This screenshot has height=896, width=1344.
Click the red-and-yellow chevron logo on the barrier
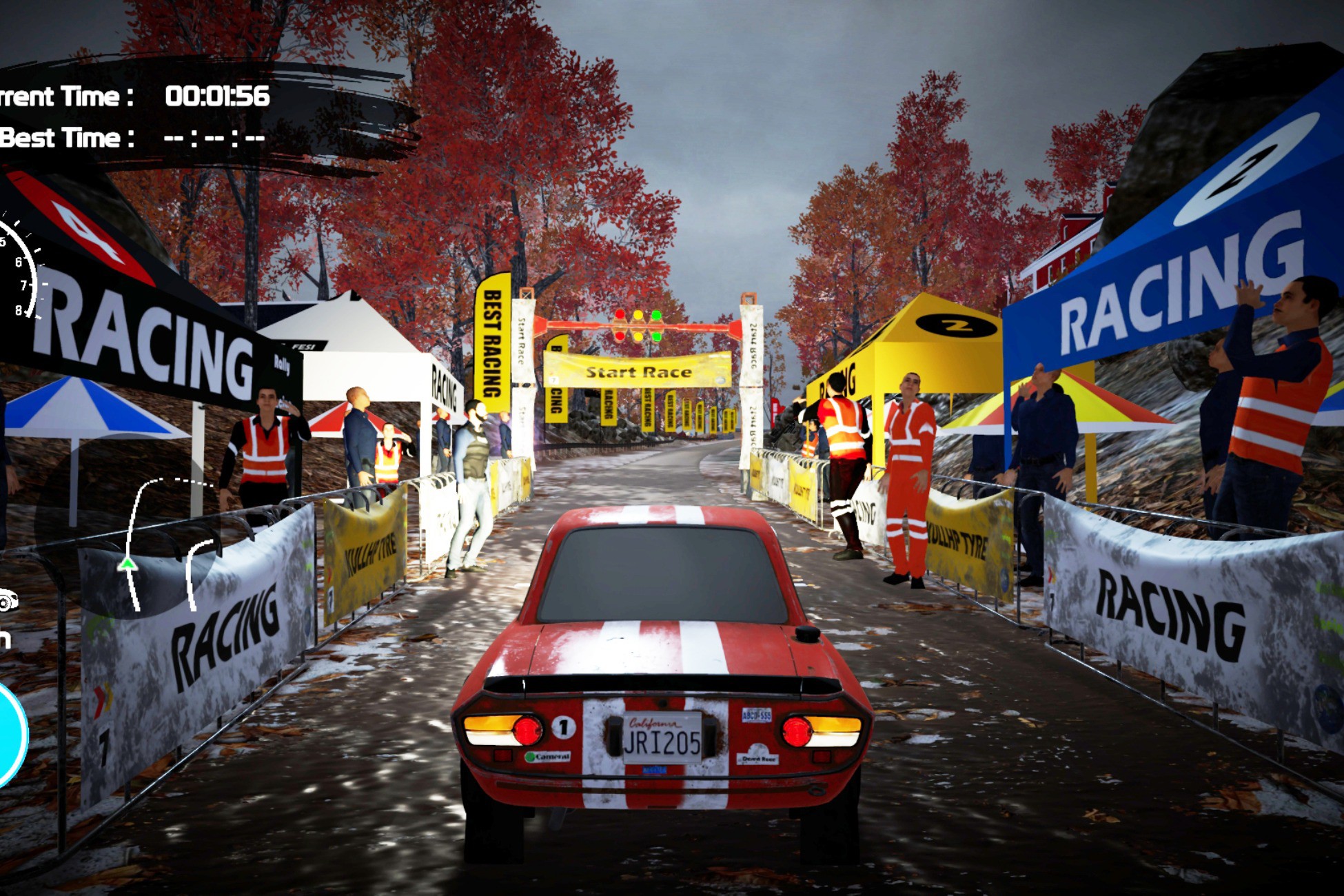[x=102, y=700]
